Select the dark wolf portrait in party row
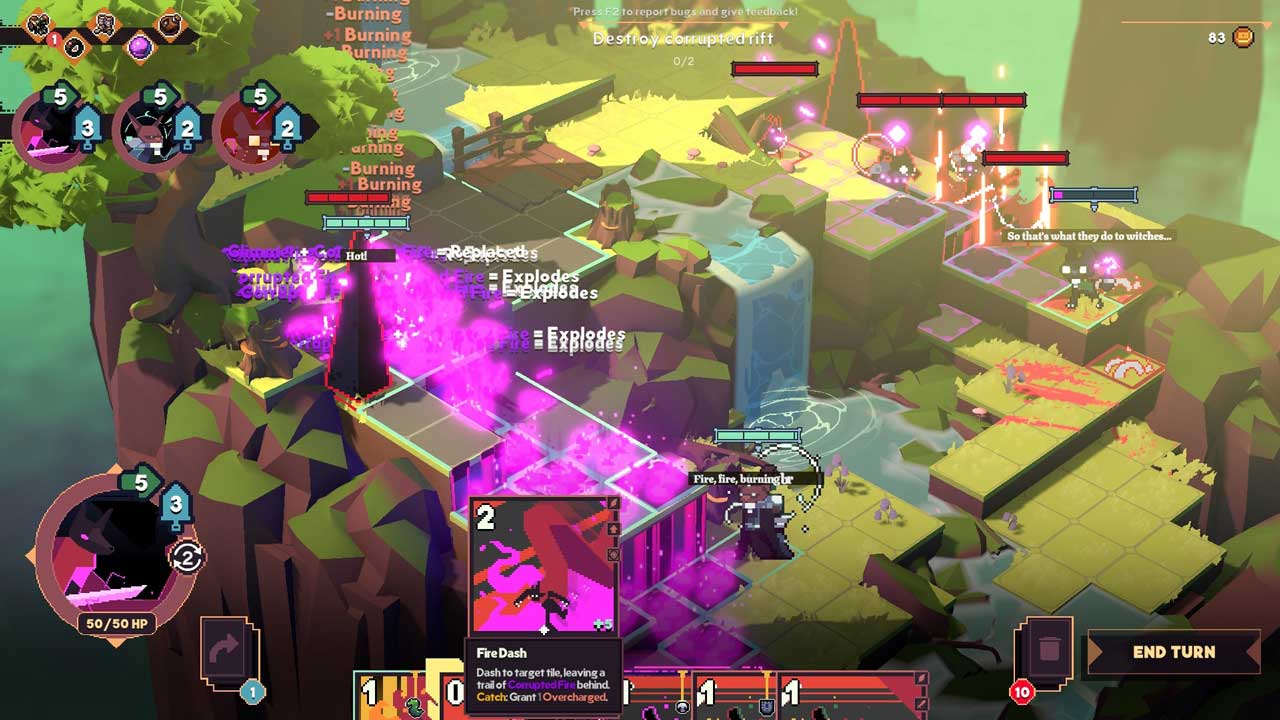This screenshot has width=1280, height=720. pyautogui.click(x=50, y=130)
